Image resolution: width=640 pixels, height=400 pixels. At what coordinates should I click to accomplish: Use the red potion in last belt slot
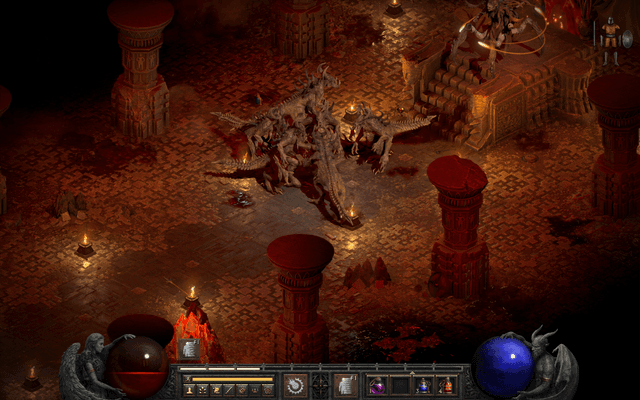pyautogui.click(x=446, y=385)
